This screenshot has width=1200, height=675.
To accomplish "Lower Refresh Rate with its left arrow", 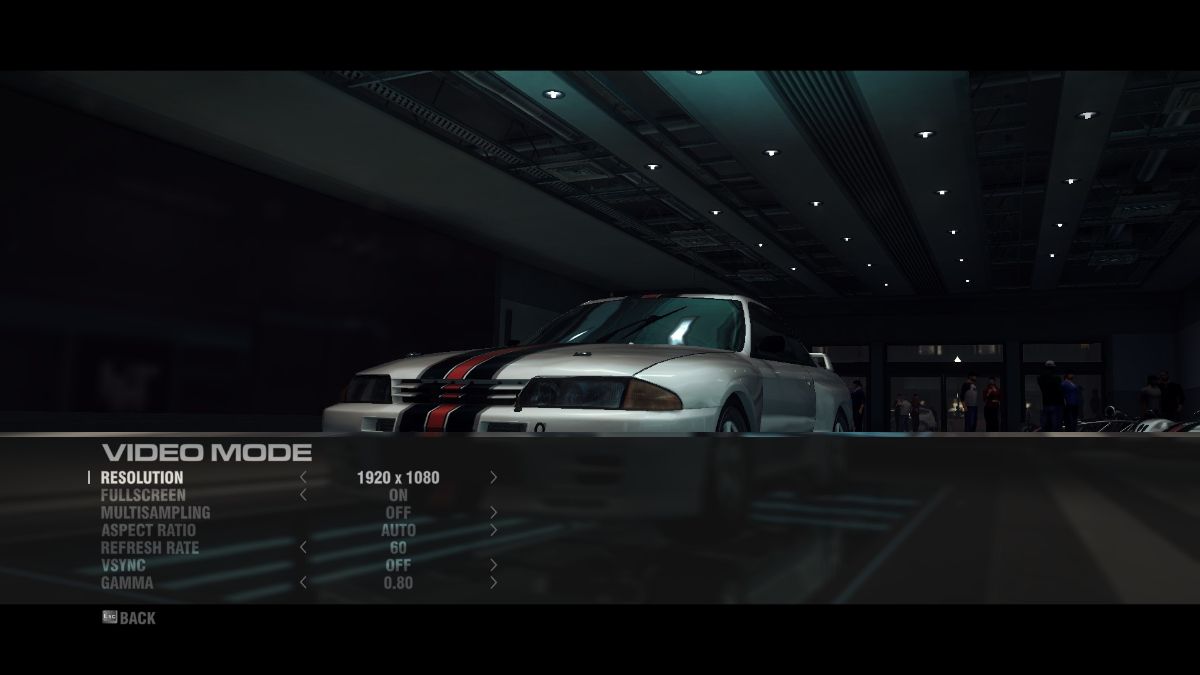I will [303, 548].
